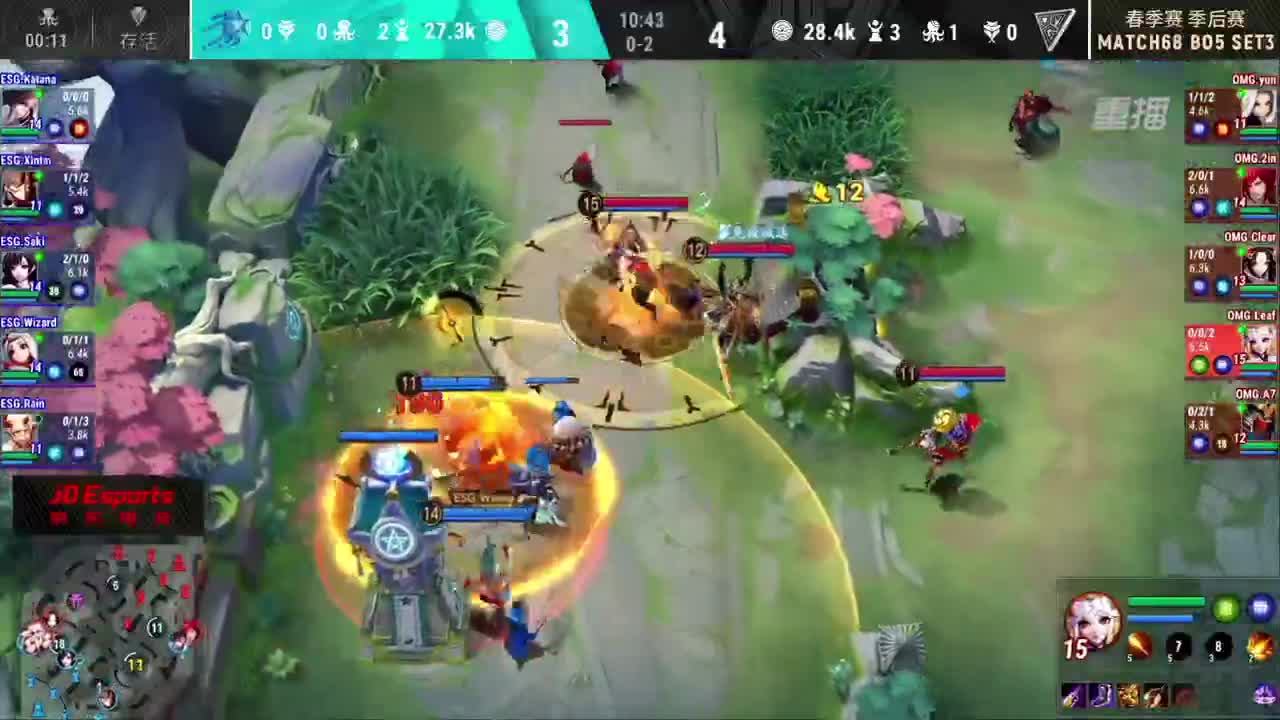Click the gold coin icon showing 28.4k
The height and width of the screenshot is (720, 1280).
point(784,31)
